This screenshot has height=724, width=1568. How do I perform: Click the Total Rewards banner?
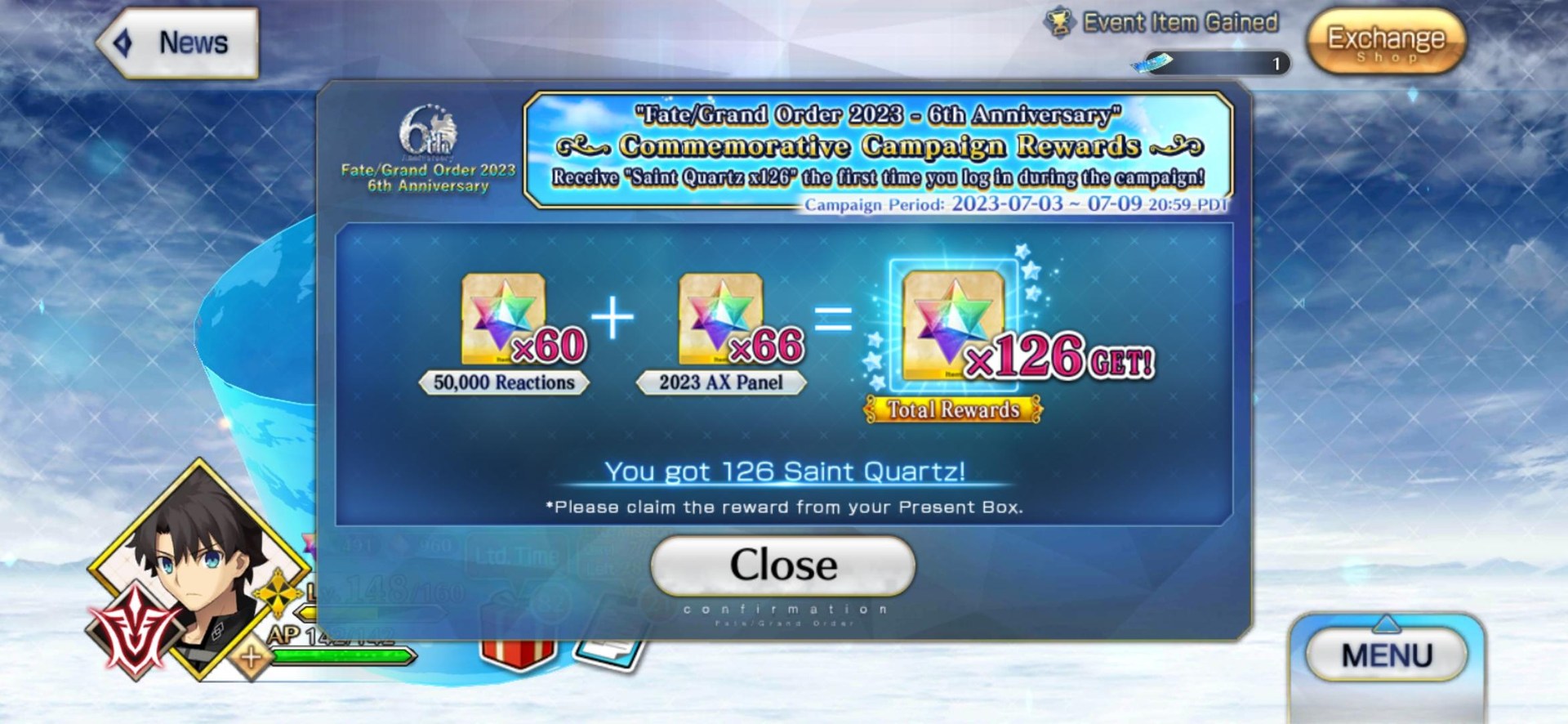click(x=952, y=408)
